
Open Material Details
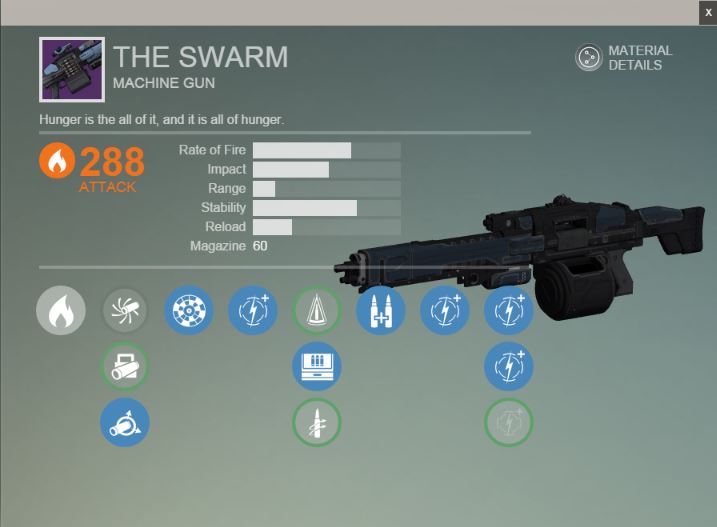pos(624,57)
